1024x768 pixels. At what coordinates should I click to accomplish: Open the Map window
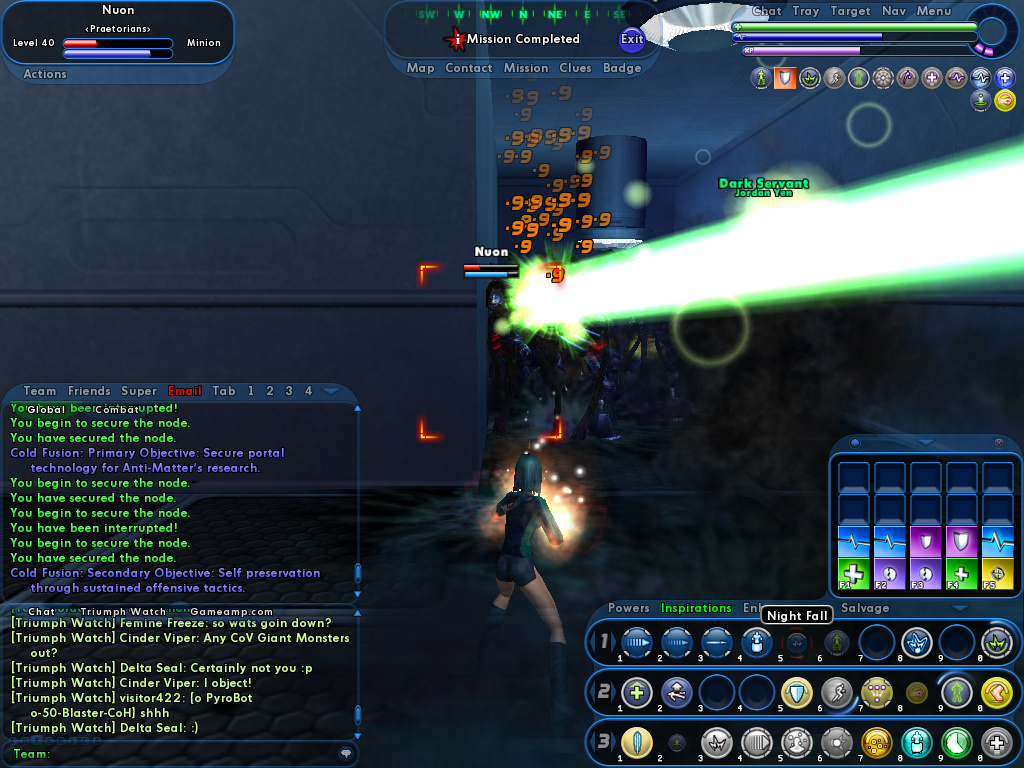421,68
